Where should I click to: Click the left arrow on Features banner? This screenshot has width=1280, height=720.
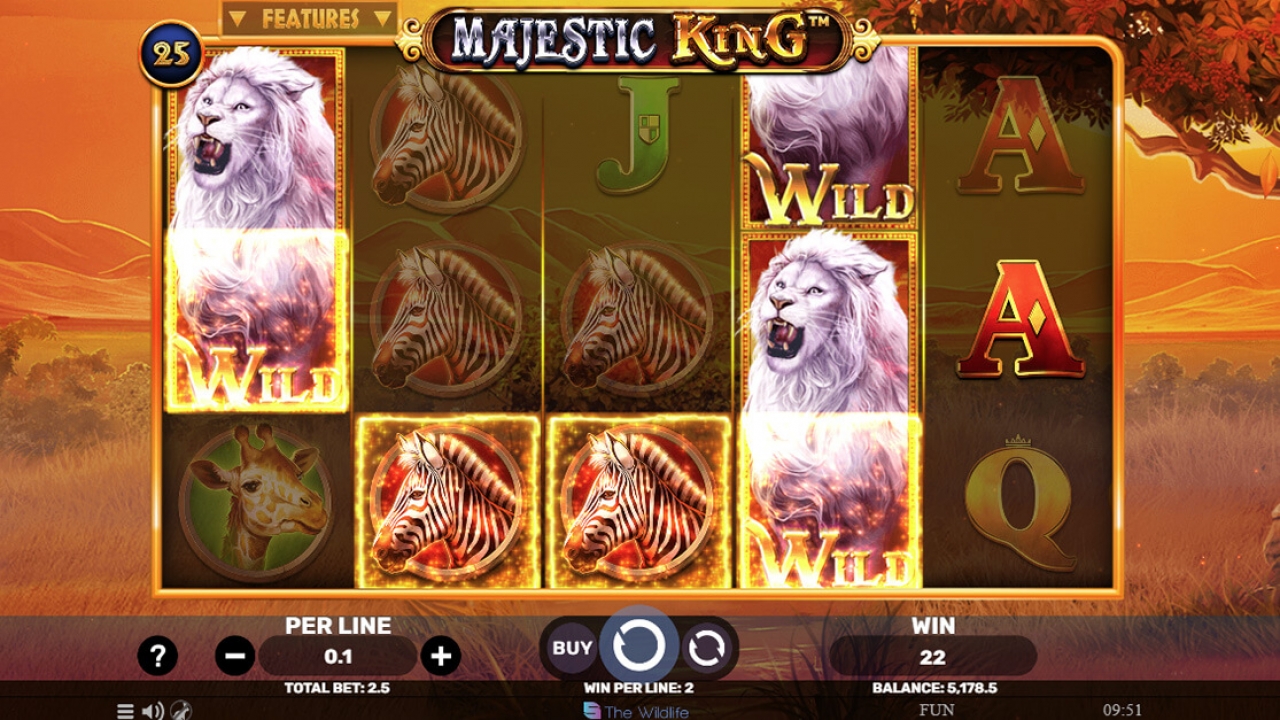coord(237,17)
